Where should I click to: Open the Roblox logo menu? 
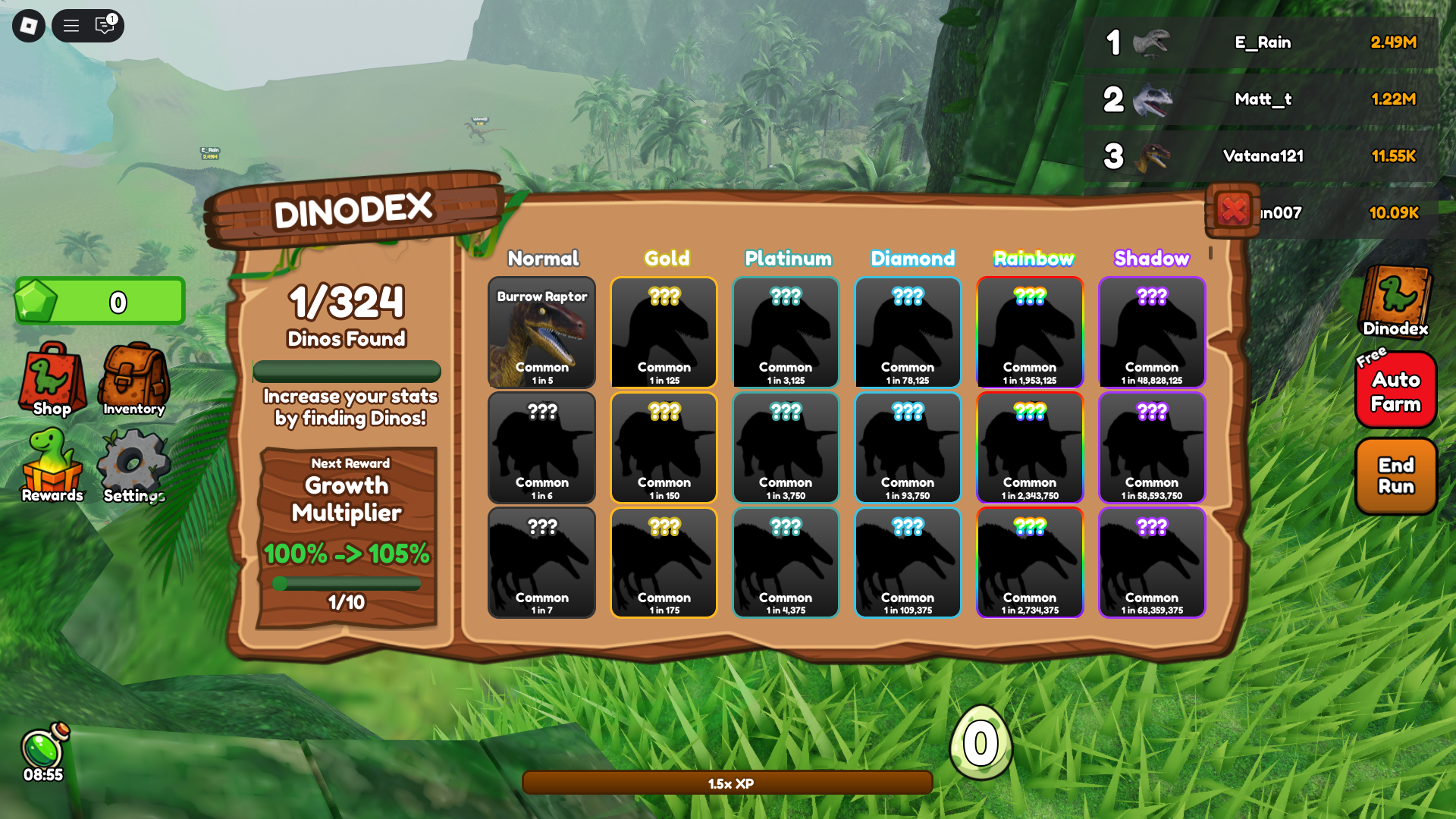pyautogui.click(x=29, y=26)
